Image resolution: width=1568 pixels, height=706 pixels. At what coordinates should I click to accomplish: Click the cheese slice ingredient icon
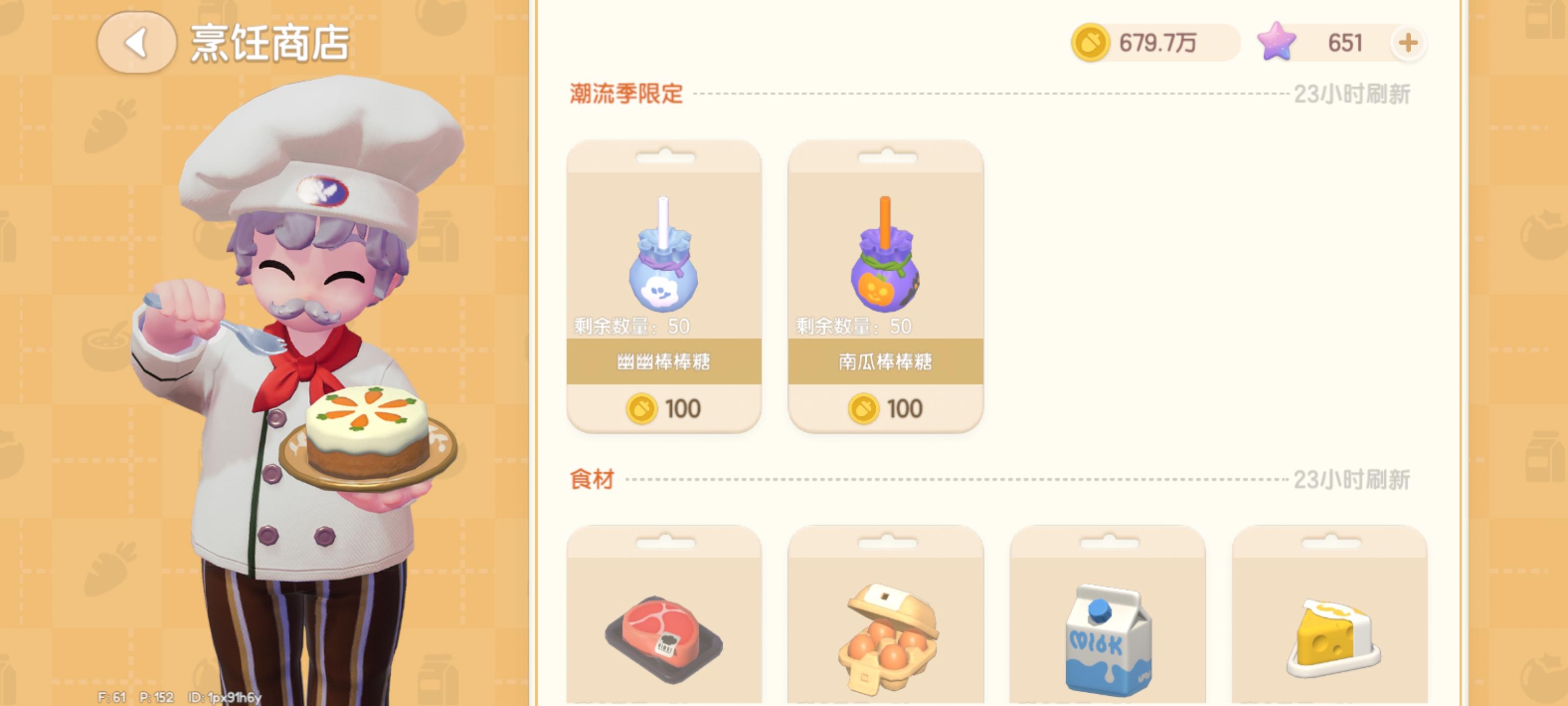tap(1327, 640)
